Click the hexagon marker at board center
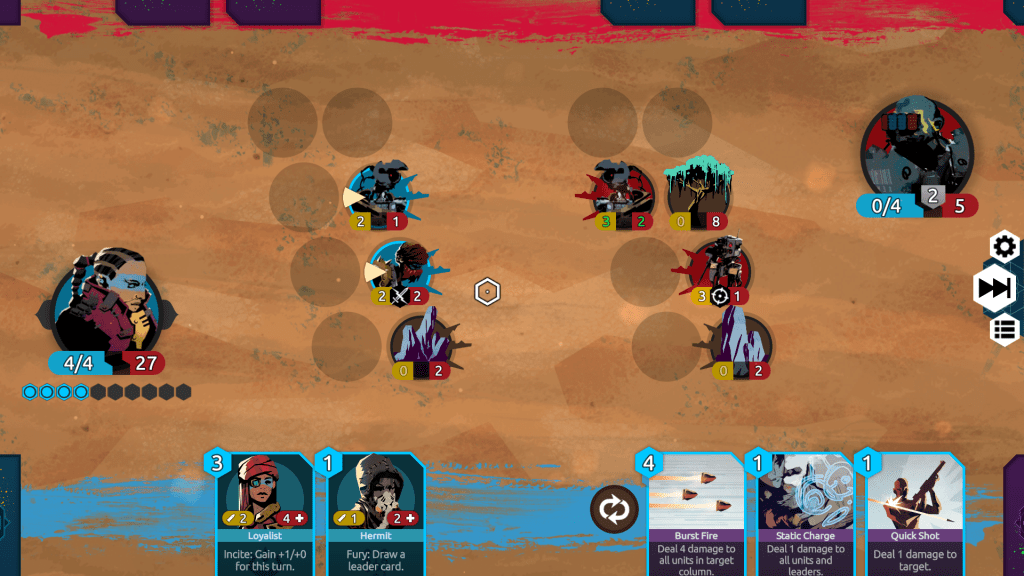1024x576 pixels. click(x=487, y=292)
